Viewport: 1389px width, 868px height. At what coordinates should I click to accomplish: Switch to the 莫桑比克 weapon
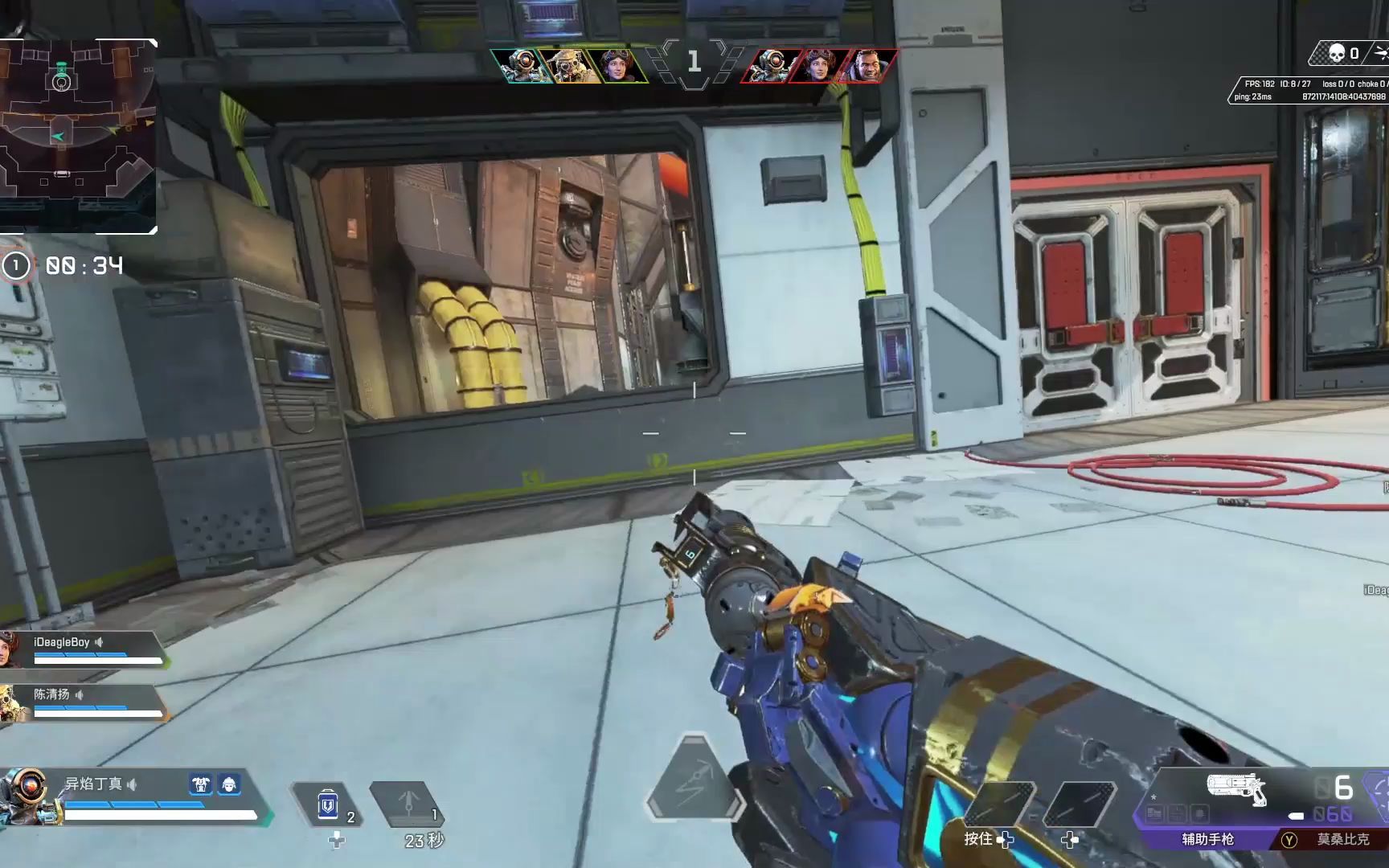(x=1342, y=839)
